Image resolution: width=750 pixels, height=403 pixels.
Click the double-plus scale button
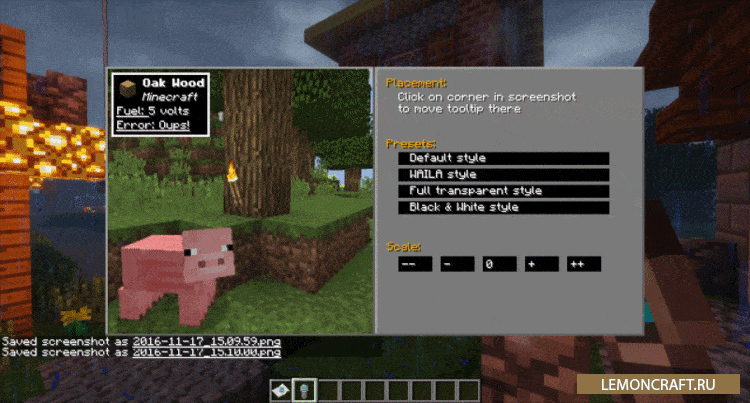point(583,264)
